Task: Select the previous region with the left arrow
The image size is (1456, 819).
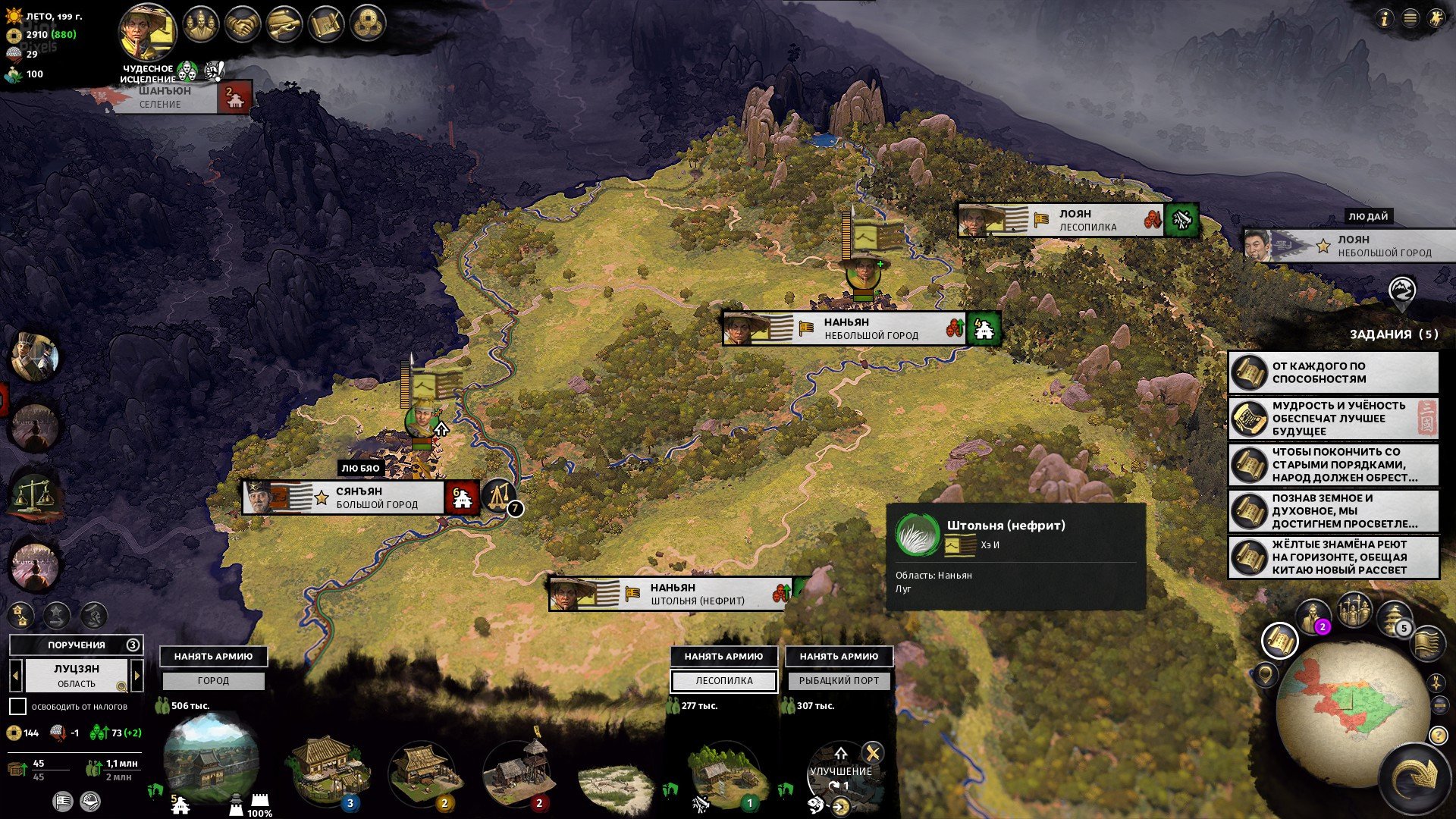Action: tap(16, 676)
